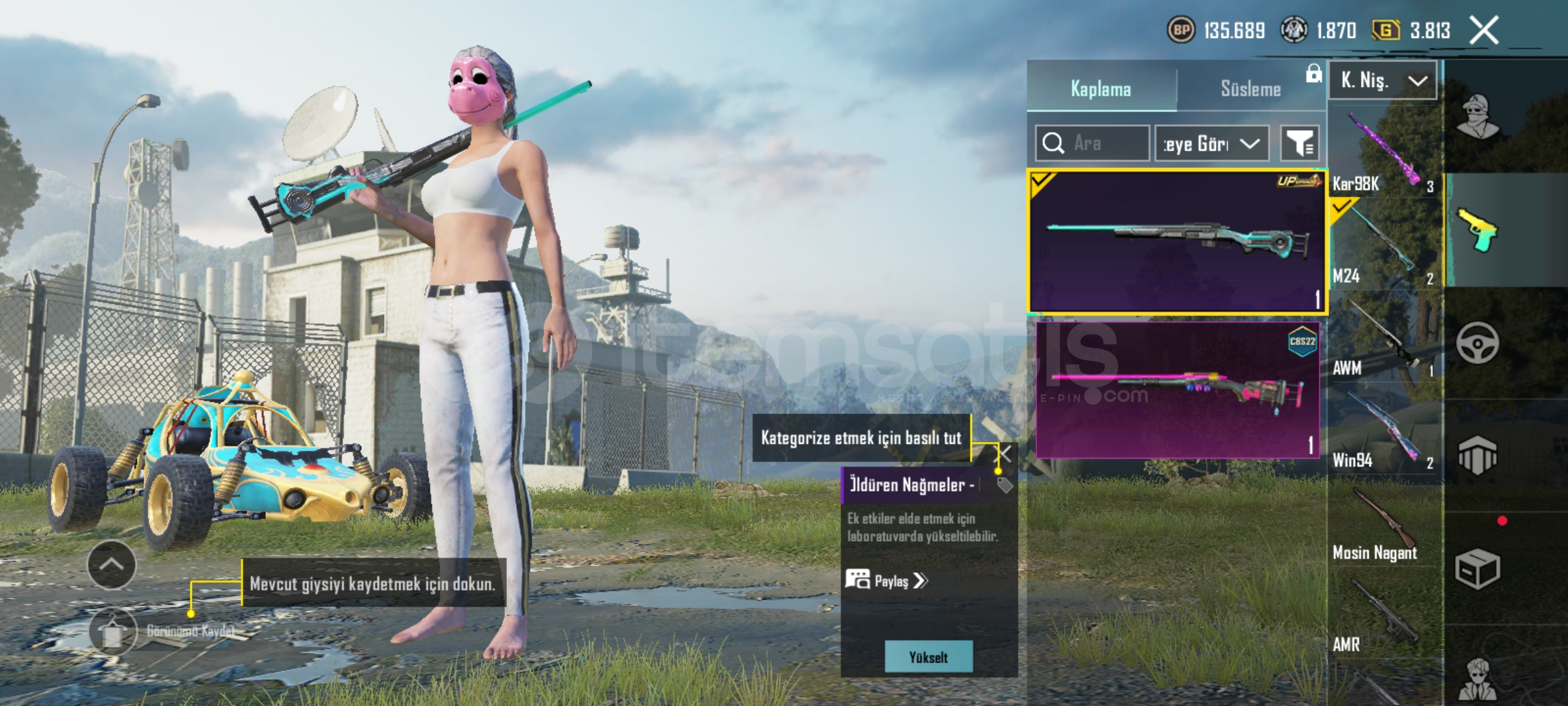
Task: Select the teal M24 upgradable skin
Action: pos(1177,242)
